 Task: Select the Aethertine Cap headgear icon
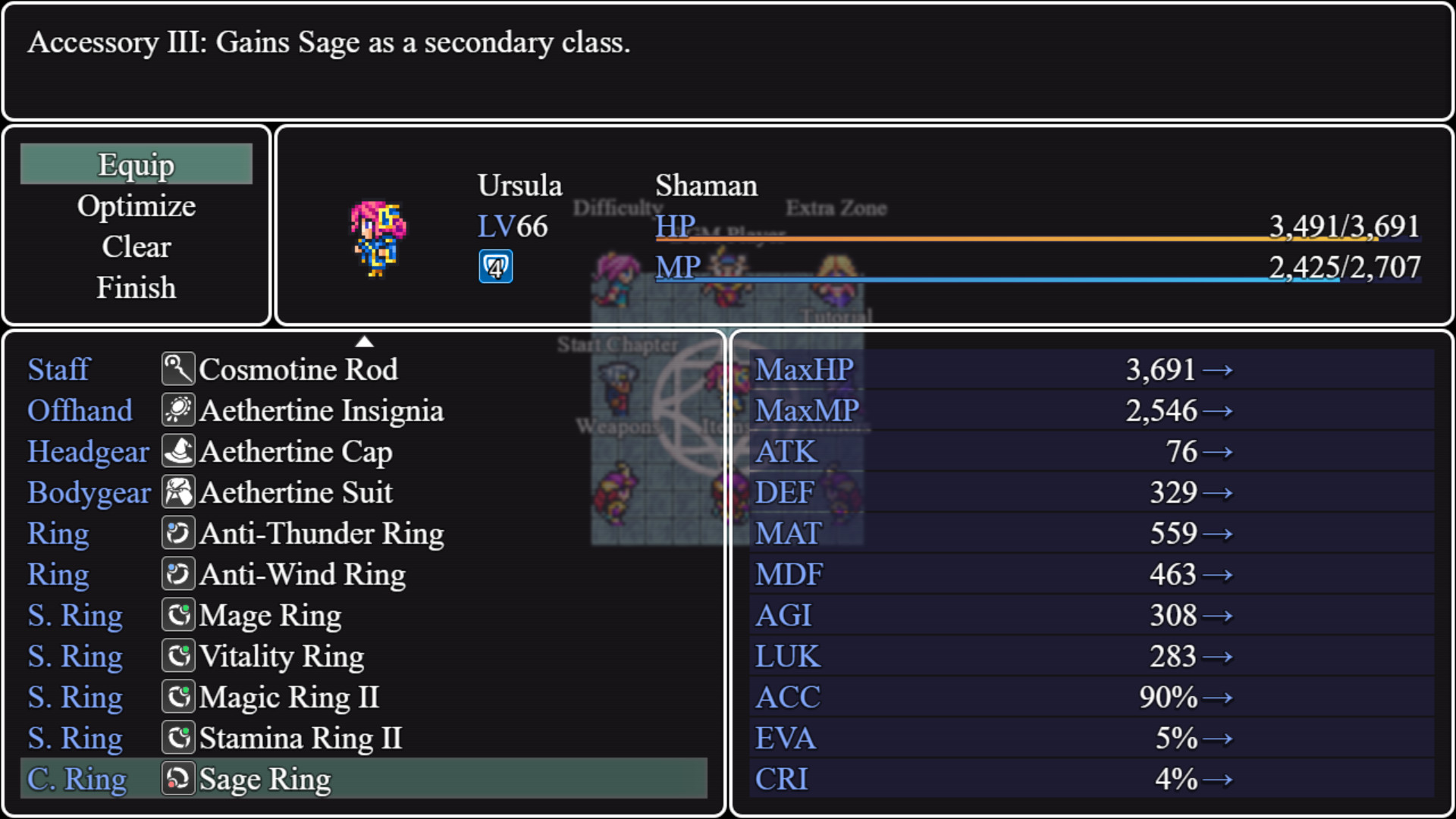pos(178,451)
